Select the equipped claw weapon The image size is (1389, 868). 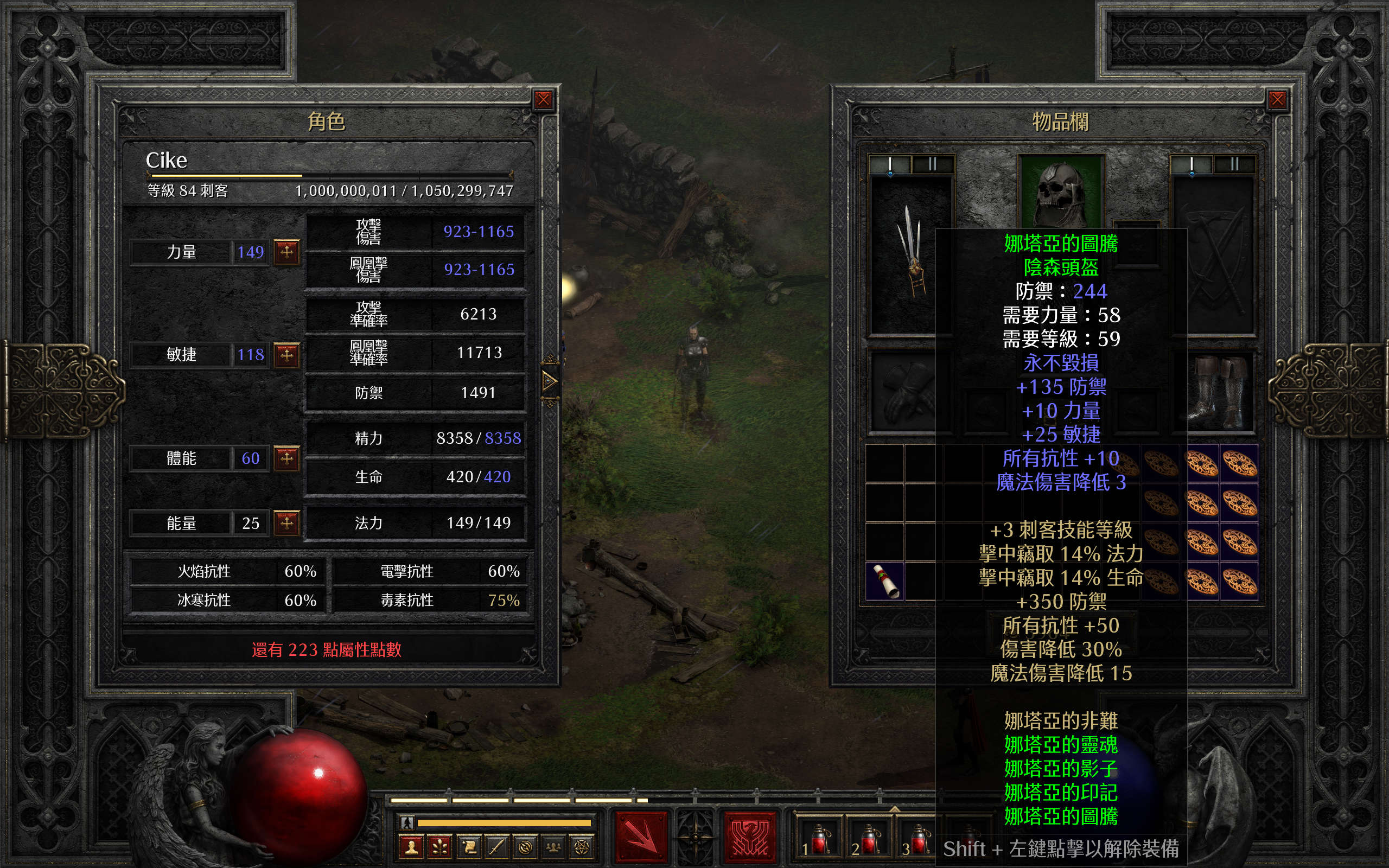[911, 253]
